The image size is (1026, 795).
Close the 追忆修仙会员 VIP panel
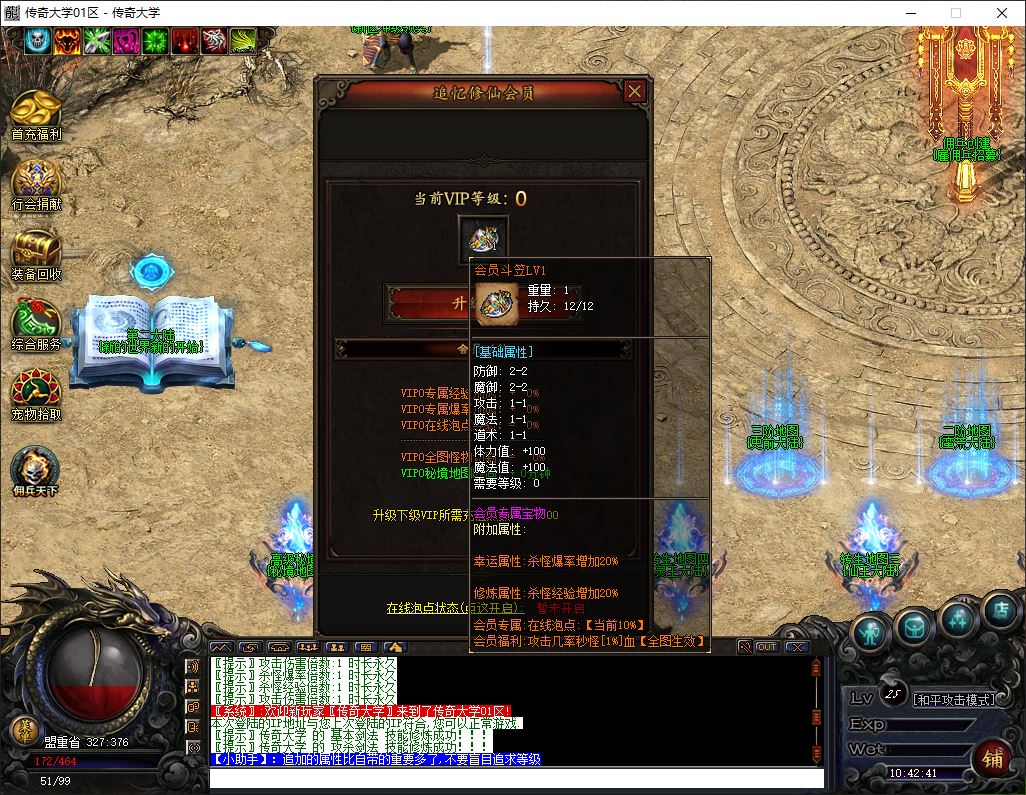click(x=634, y=92)
